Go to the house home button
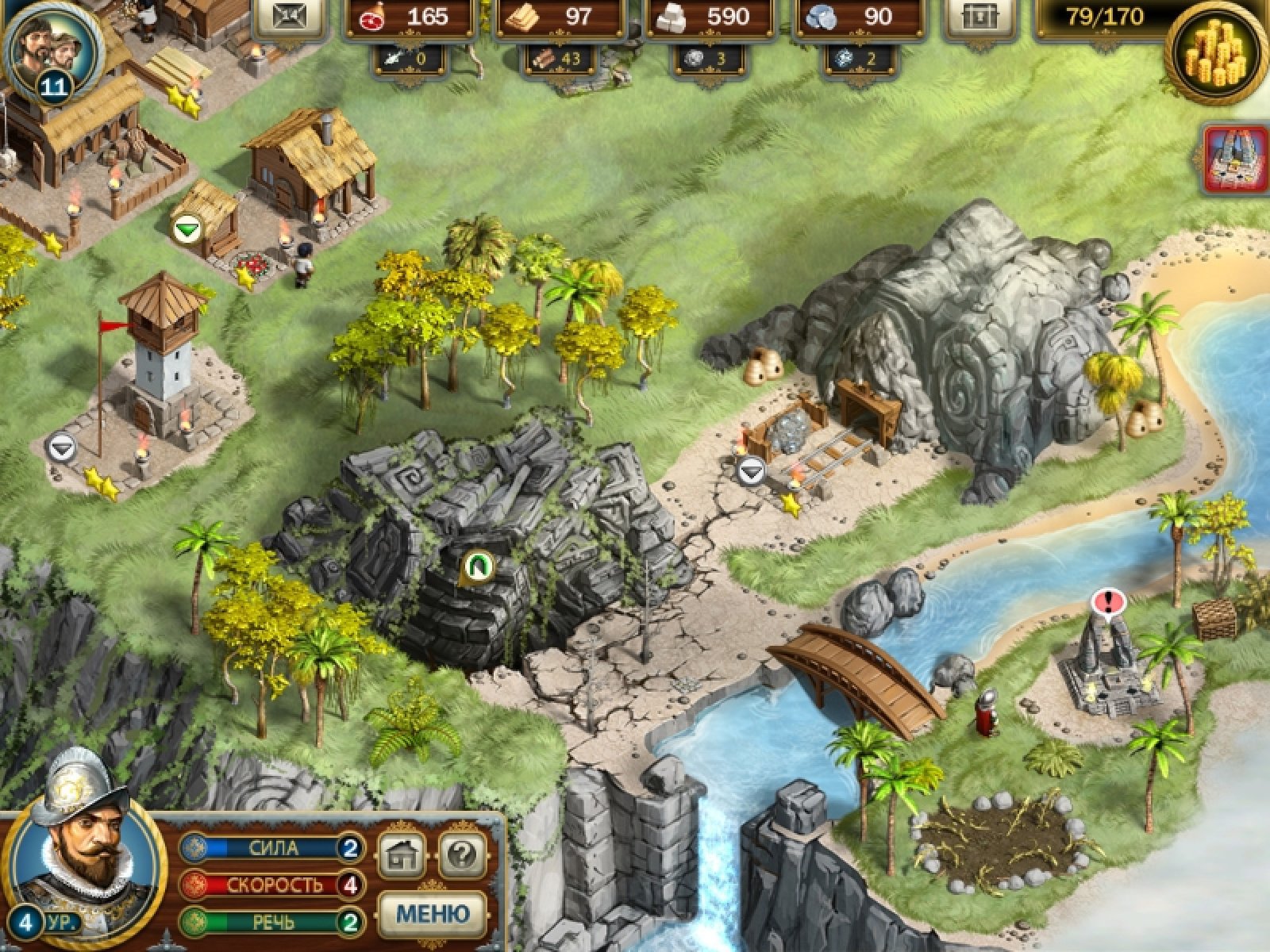The image size is (1270, 952). pos(402,855)
